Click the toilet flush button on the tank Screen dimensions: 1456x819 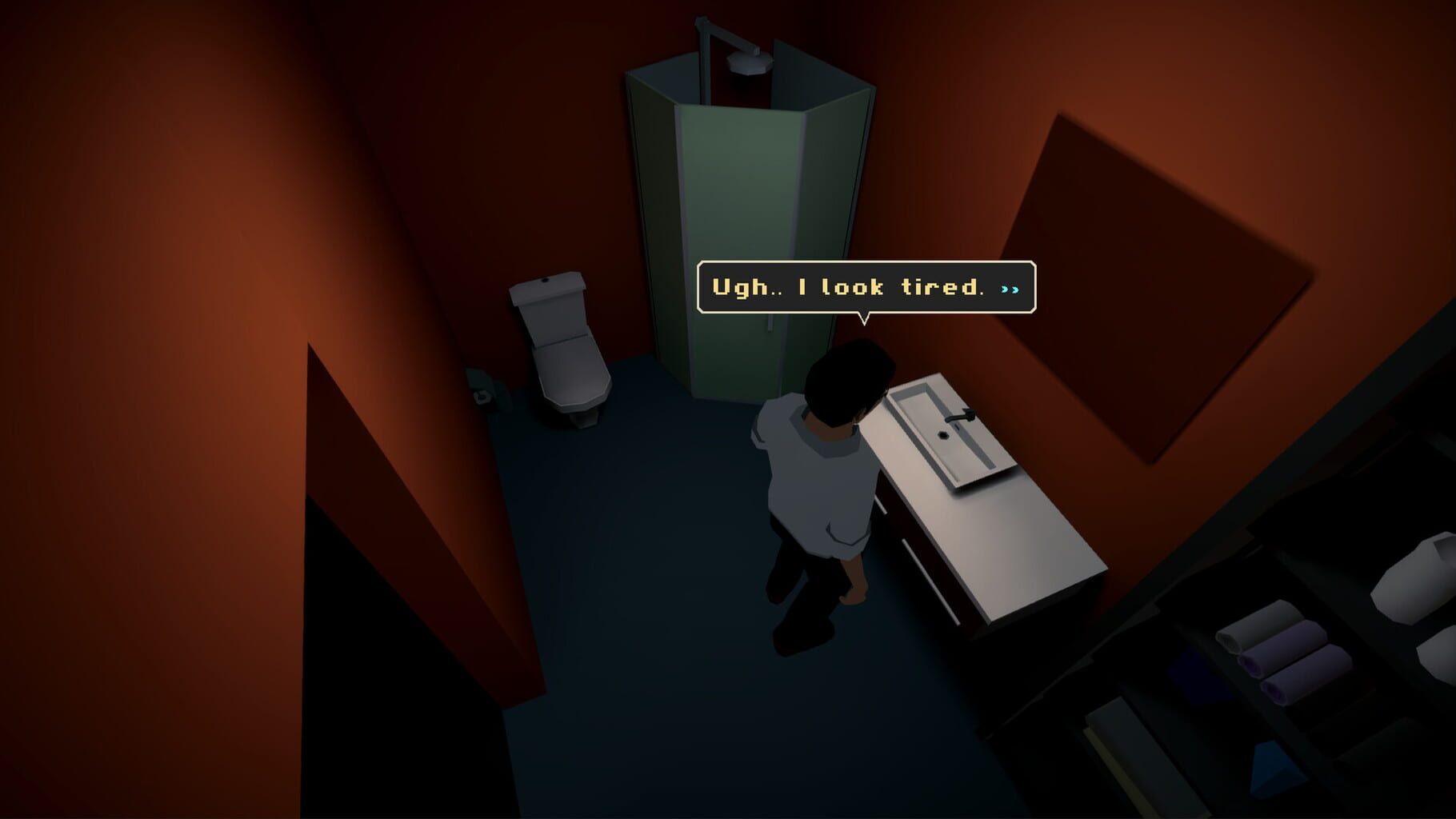545,282
